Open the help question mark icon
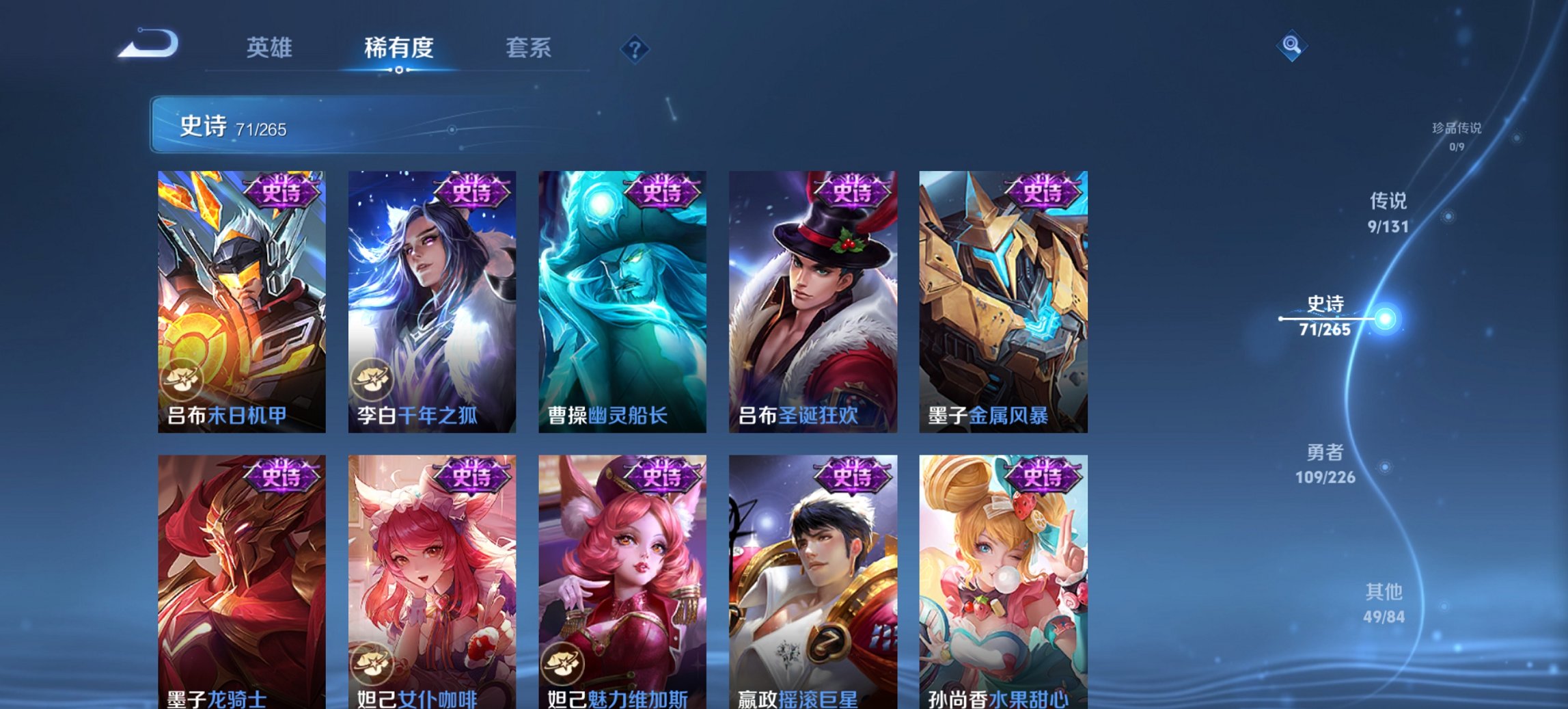The width and height of the screenshot is (1568, 709). click(x=635, y=50)
